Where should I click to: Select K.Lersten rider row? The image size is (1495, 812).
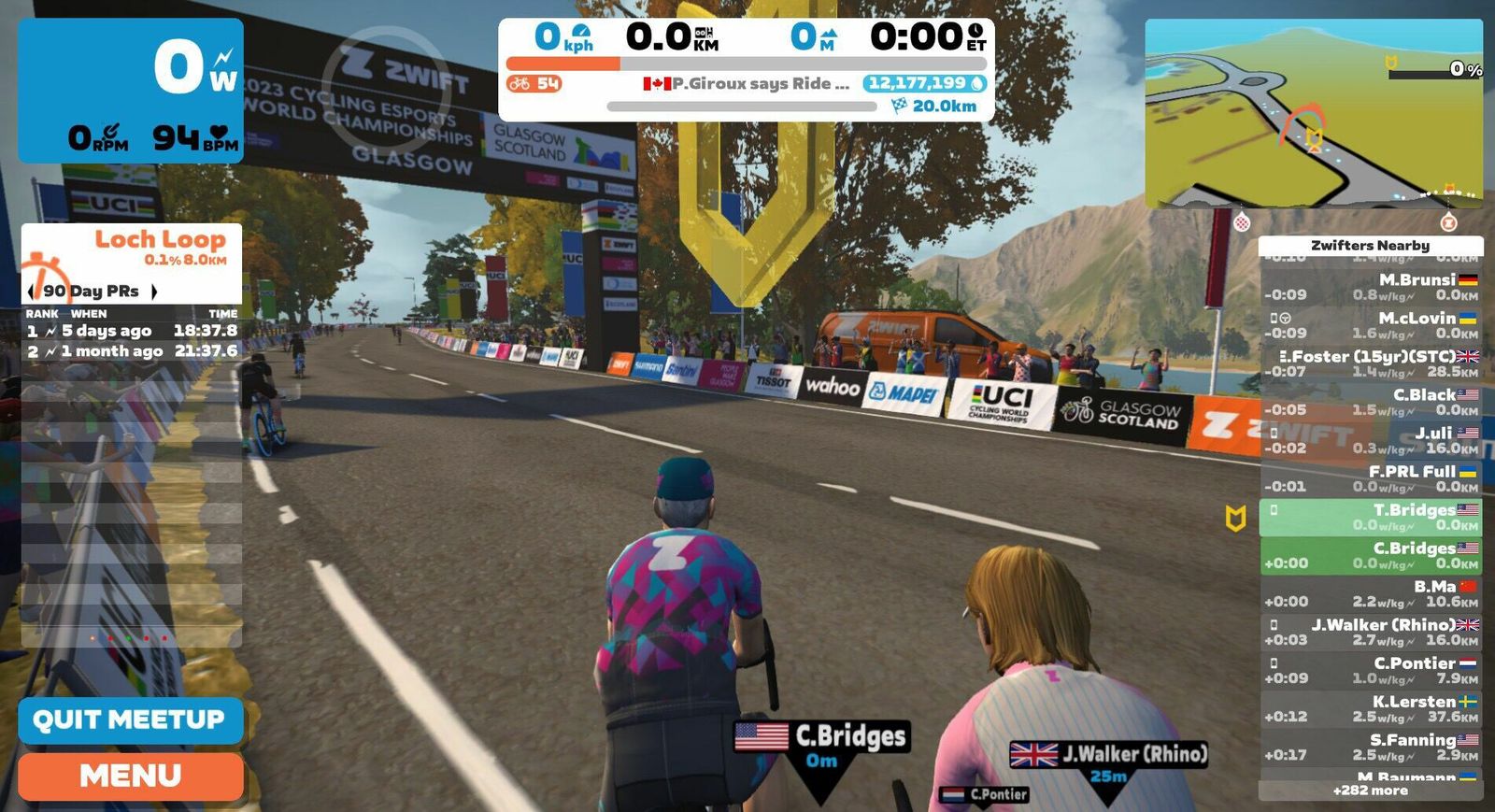tap(1371, 708)
